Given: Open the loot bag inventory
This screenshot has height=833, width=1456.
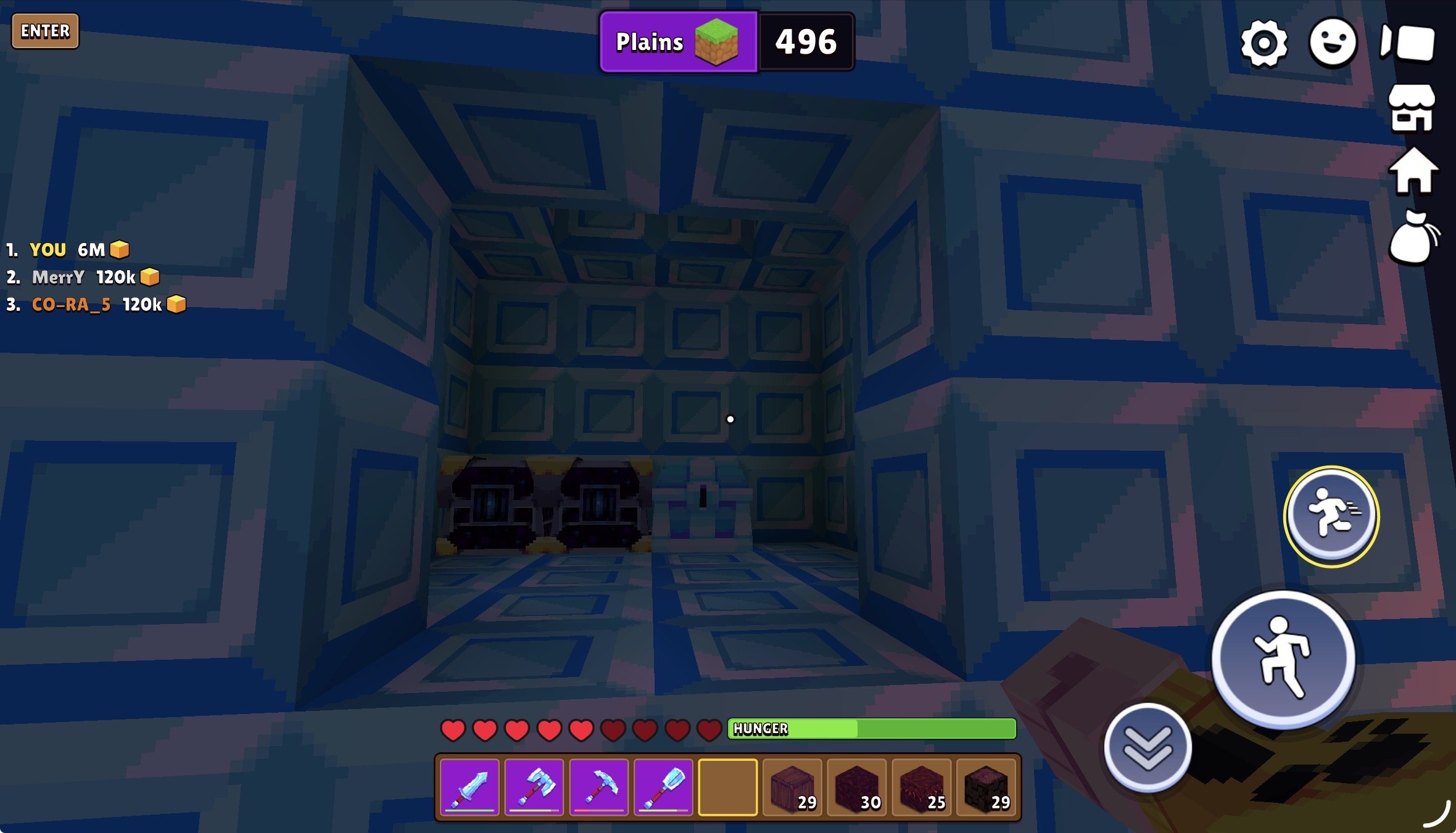Looking at the screenshot, I should tap(1413, 238).
